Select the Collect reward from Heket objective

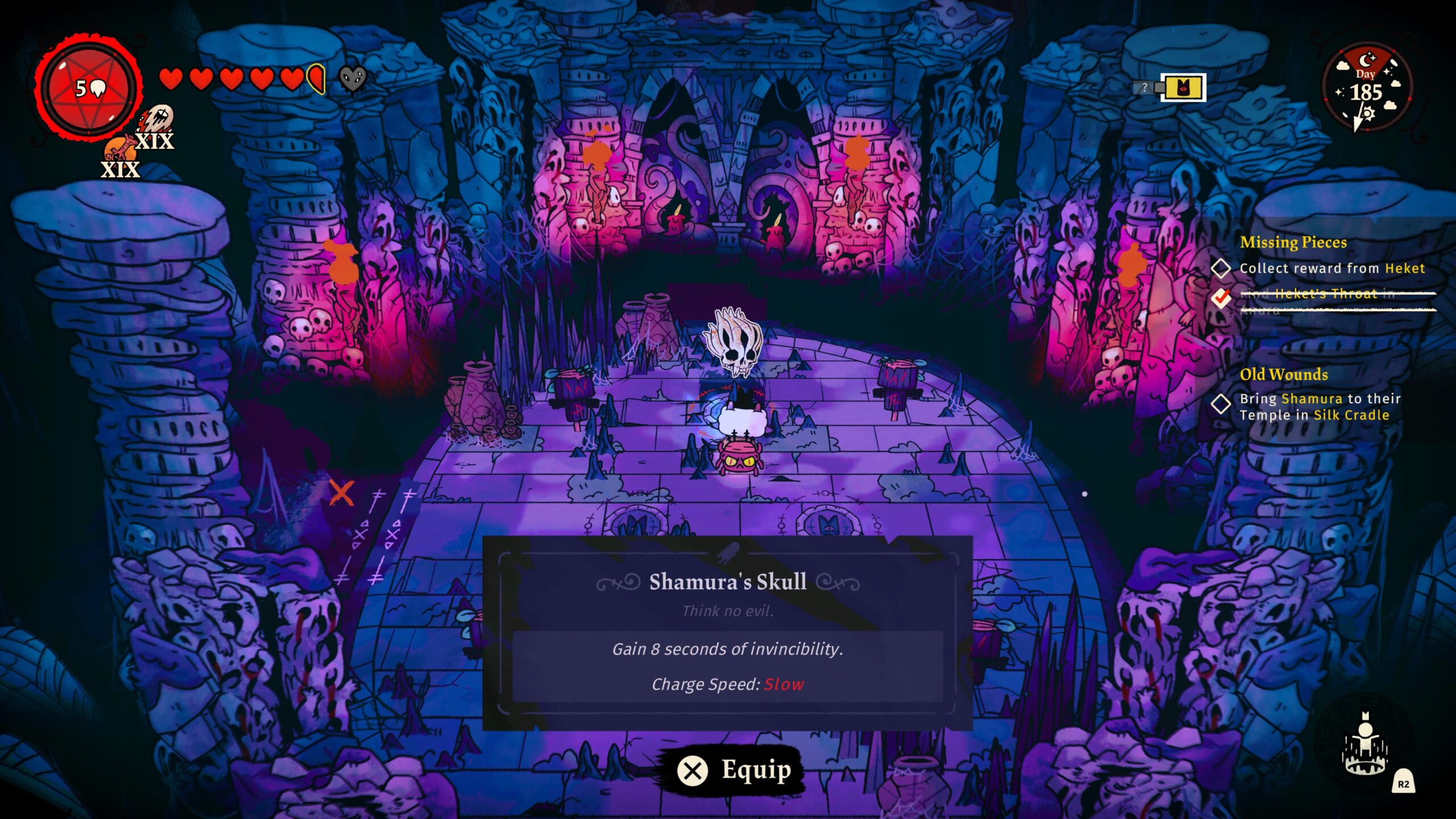1331,268
